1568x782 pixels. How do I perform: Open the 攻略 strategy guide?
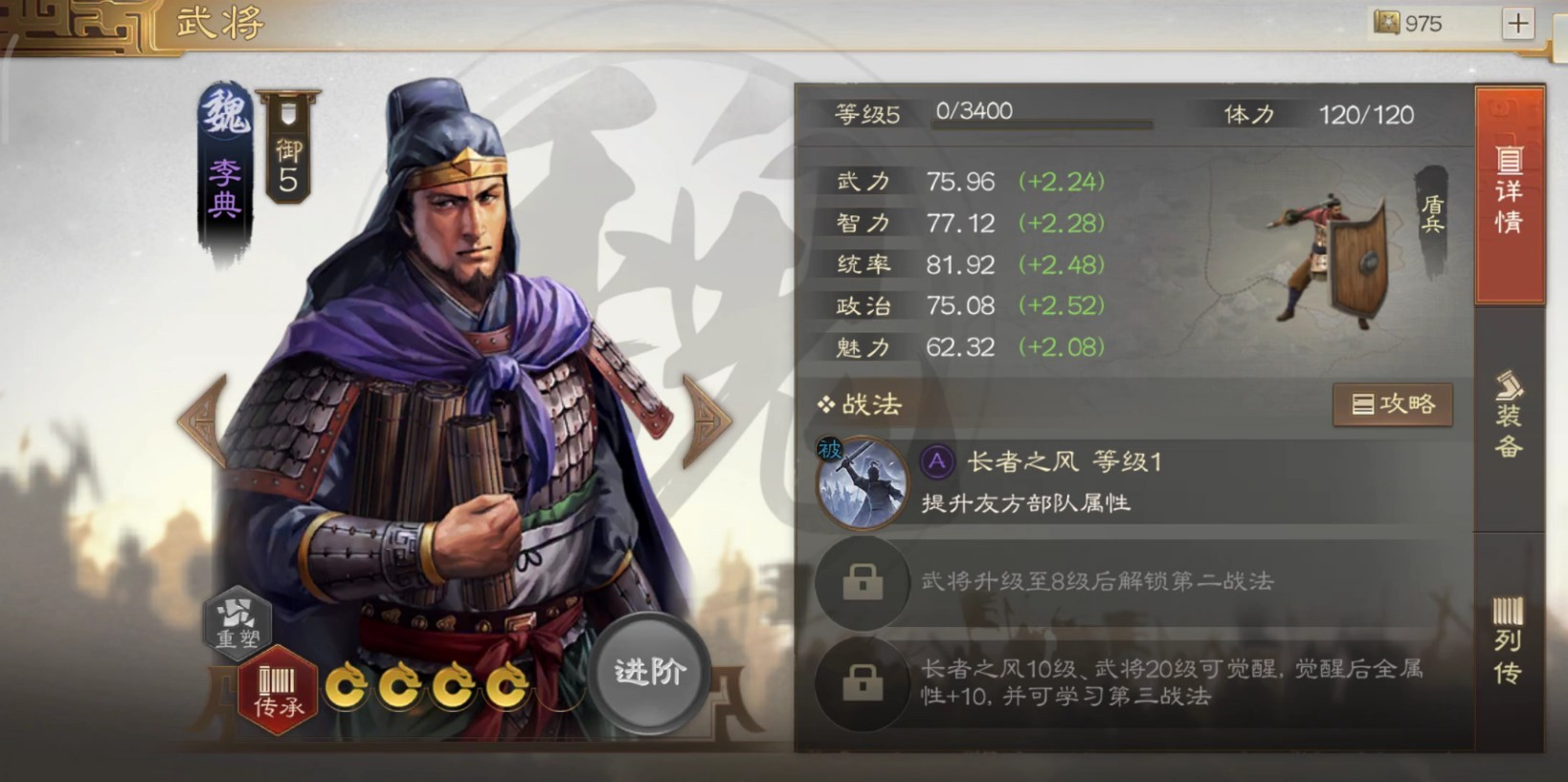[x=1393, y=404]
